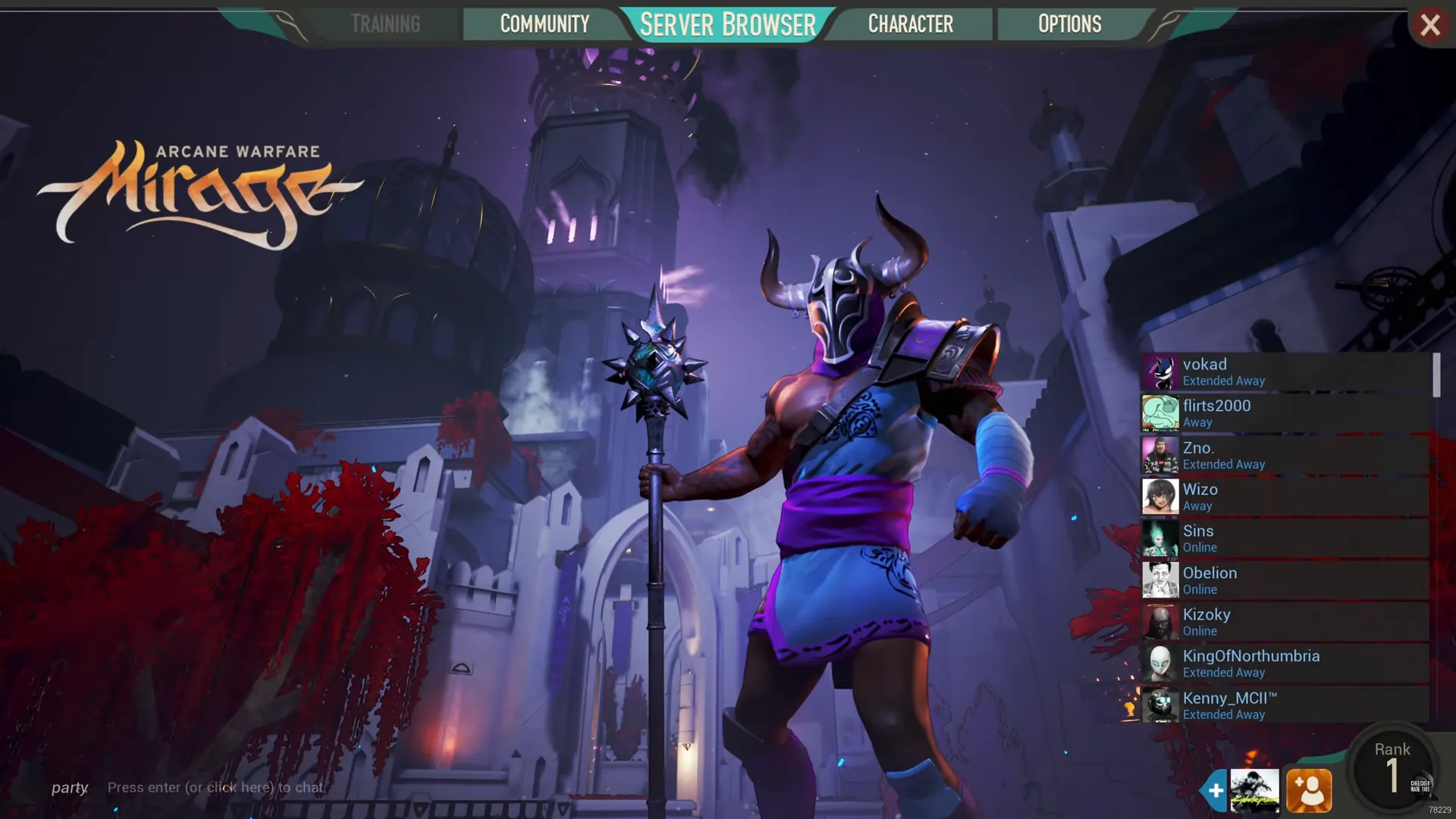Select Kizoky from the friends list

[x=1207, y=623]
